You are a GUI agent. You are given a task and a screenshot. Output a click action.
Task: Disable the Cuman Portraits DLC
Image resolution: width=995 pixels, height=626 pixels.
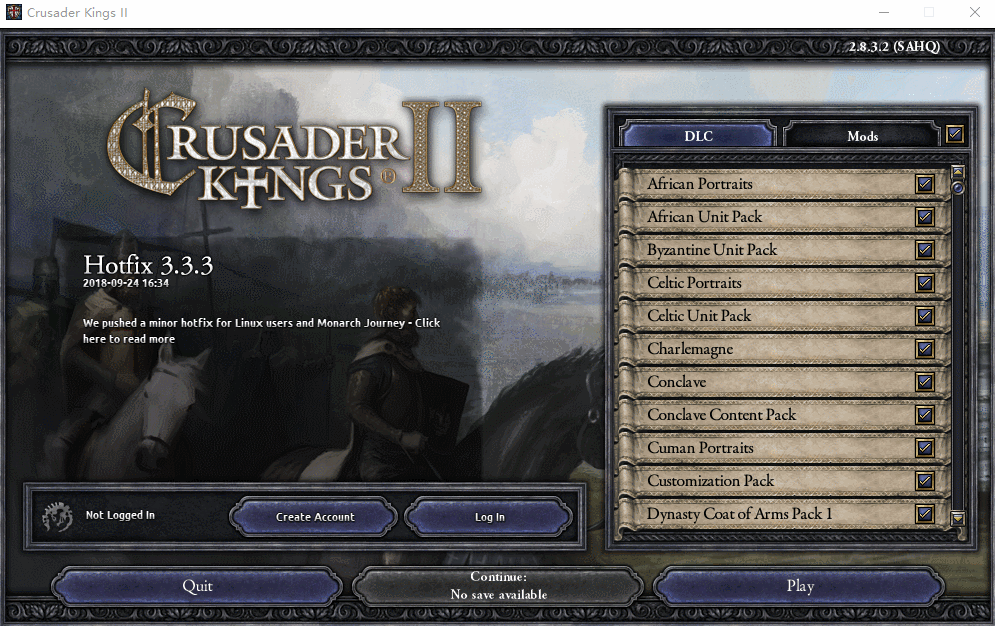pos(925,448)
